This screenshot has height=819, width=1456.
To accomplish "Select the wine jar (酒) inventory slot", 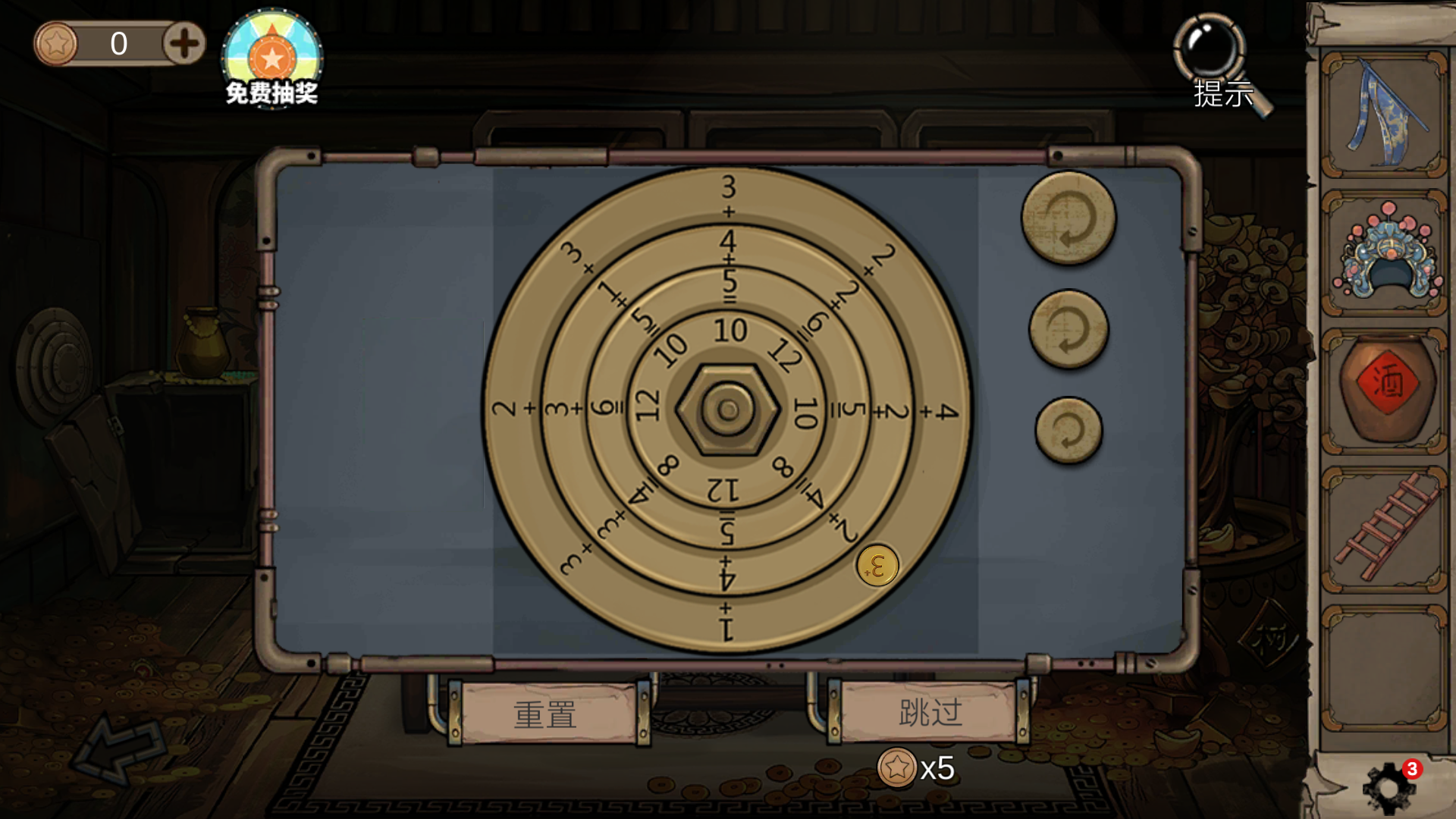I will tap(1385, 391).
